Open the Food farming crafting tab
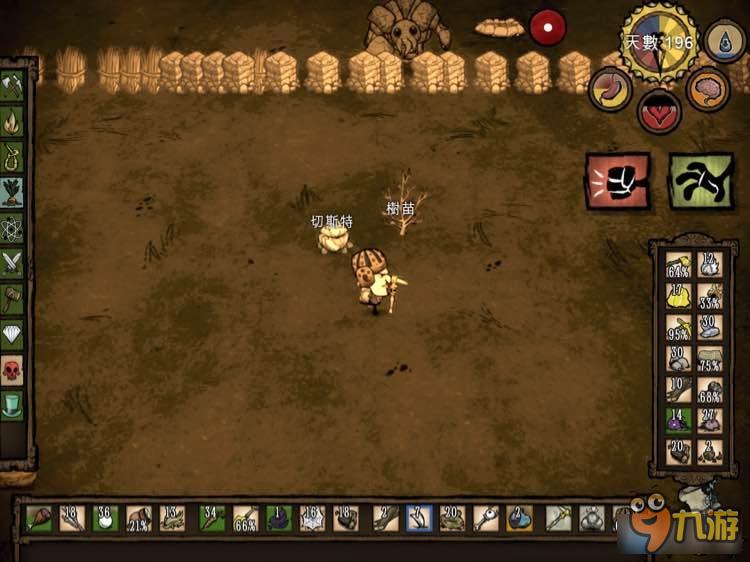The width and height of the screenshot is (750, 562). tap(13, 192)
